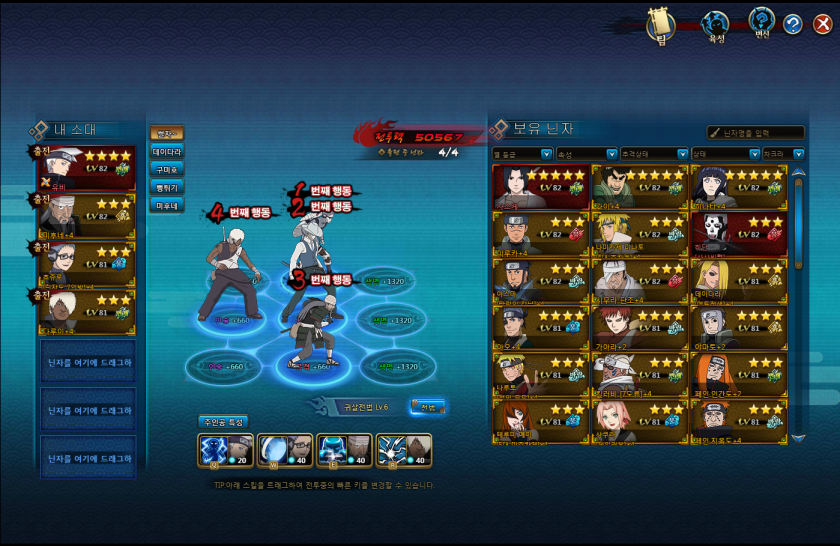Click the owned ninja list scroll-down arrow
Viewport: 840px width, 546px height.
coord(798,437)
